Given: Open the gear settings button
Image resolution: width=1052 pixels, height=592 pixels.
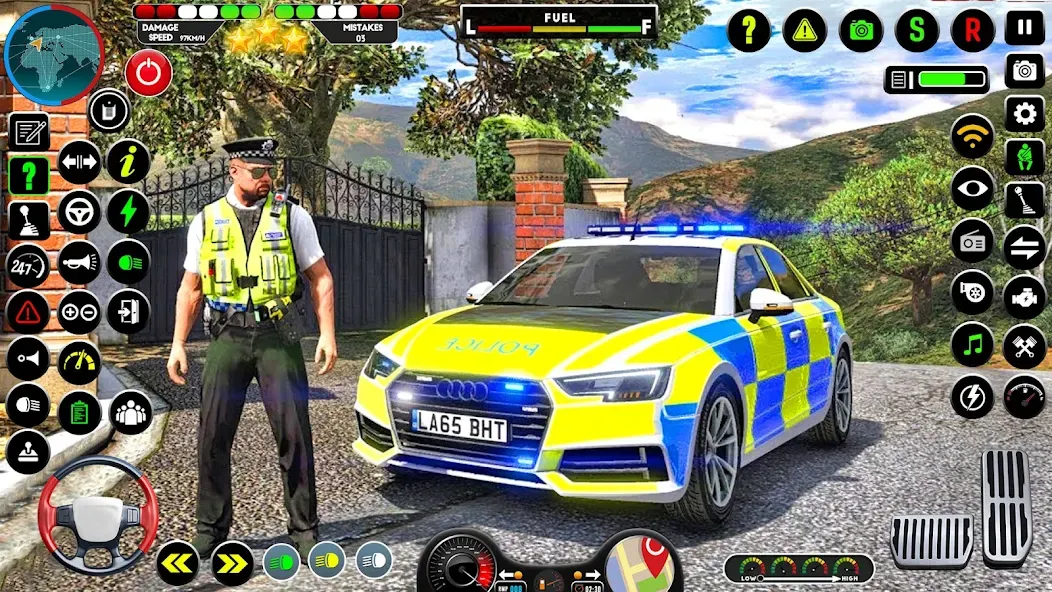Looking at the screenshot, I should tap(1024, 113).
